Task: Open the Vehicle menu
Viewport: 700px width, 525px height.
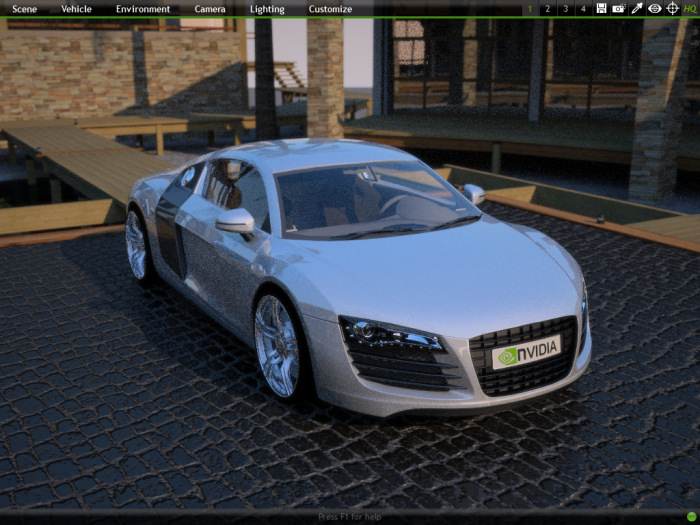Action: pyautogui.click(x=76, y=9)
